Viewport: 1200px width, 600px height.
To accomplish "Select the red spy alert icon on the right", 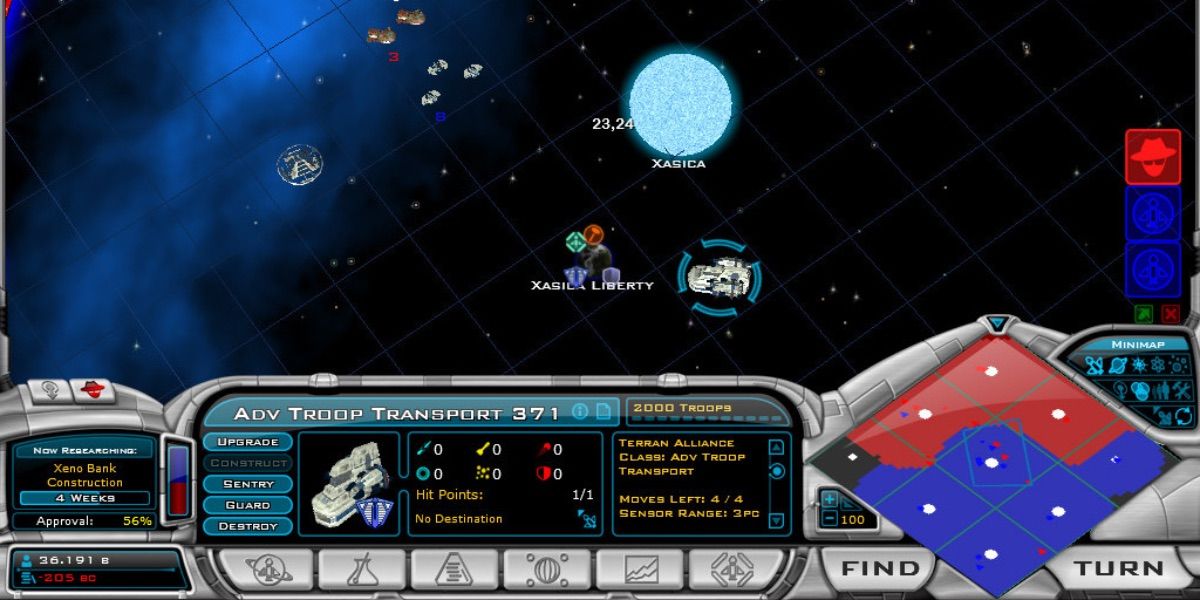I will [x=1153, y=157].
